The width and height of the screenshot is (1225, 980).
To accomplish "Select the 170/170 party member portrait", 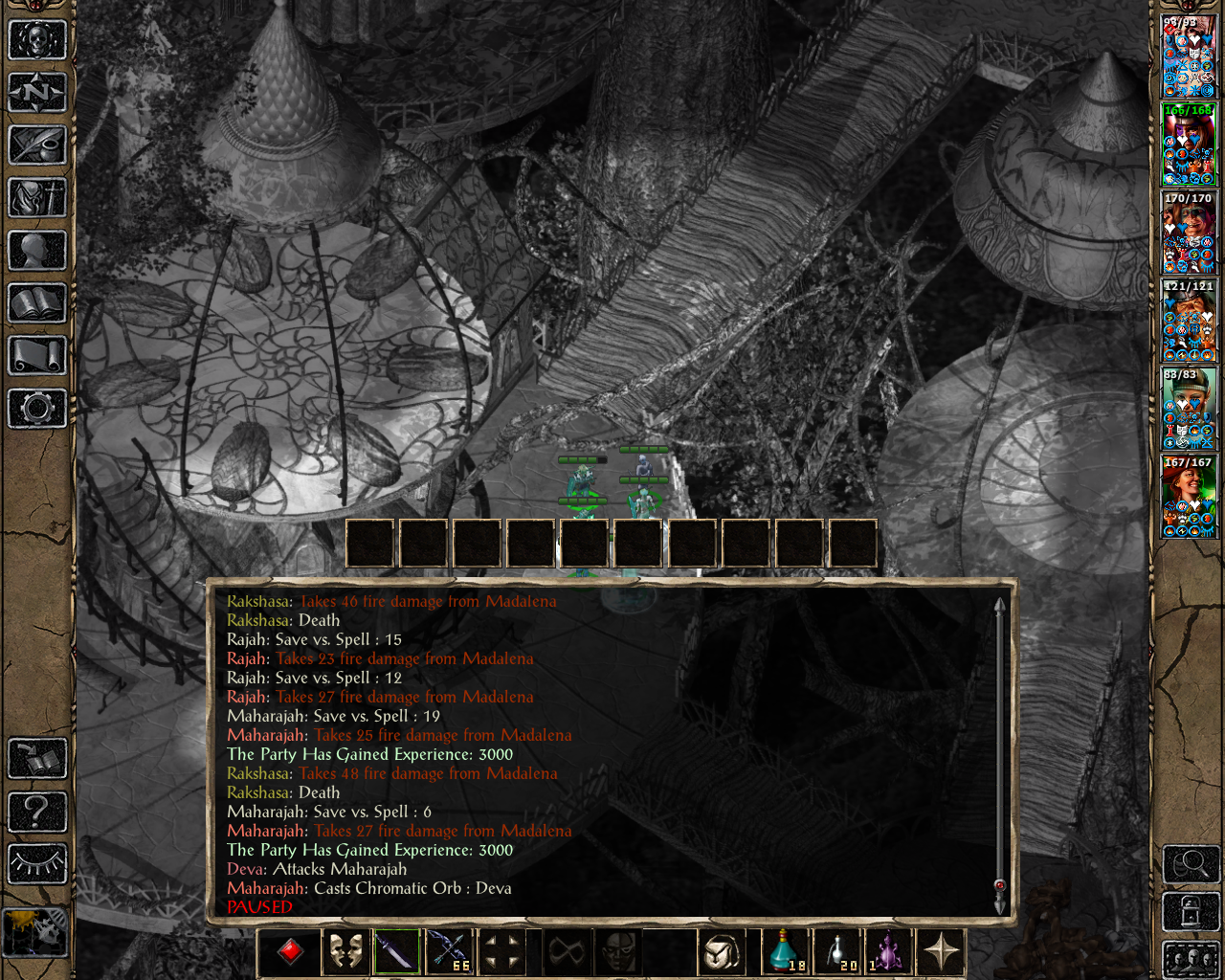I will point(1189,232).
